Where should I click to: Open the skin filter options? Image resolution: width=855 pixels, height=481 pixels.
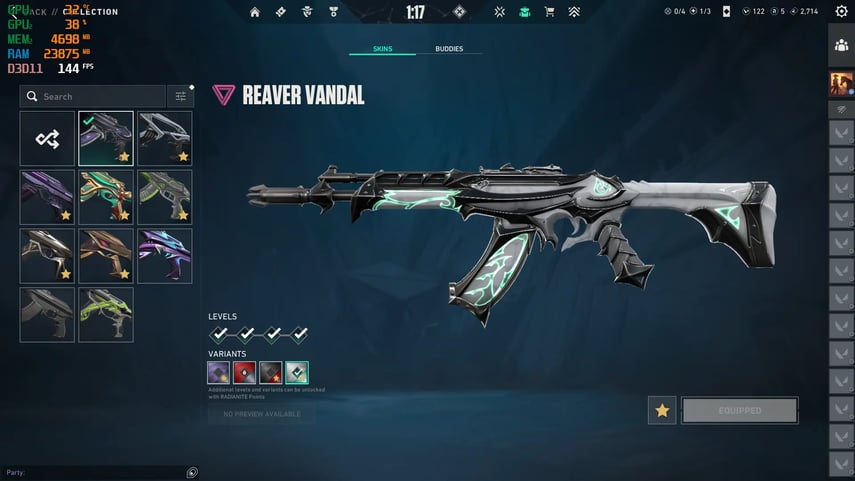181,96
